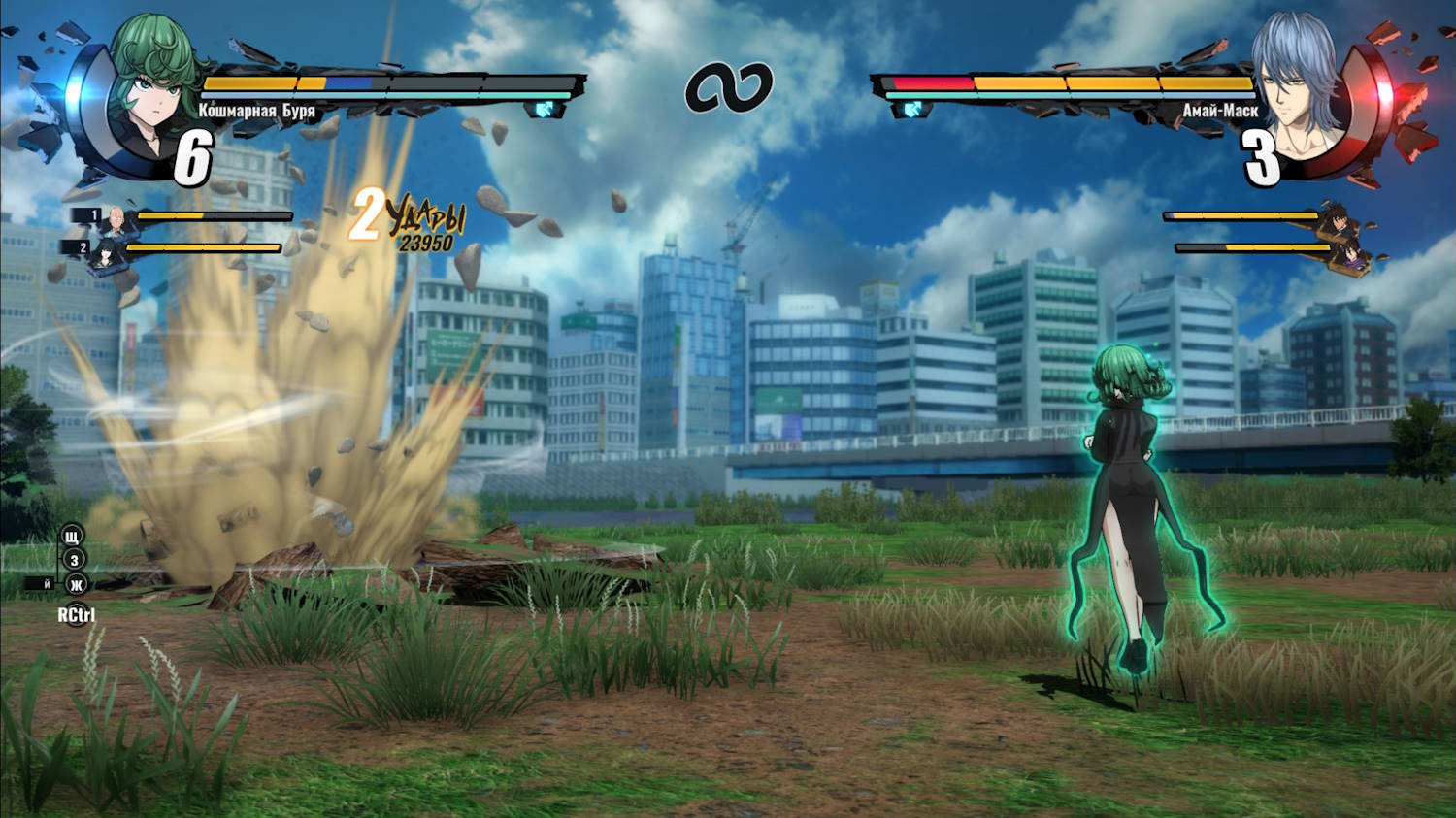Select opponent's brown-haired reserve fighter portrait
This screenshot has height=818, width=1456.
tap(1339, 221)
